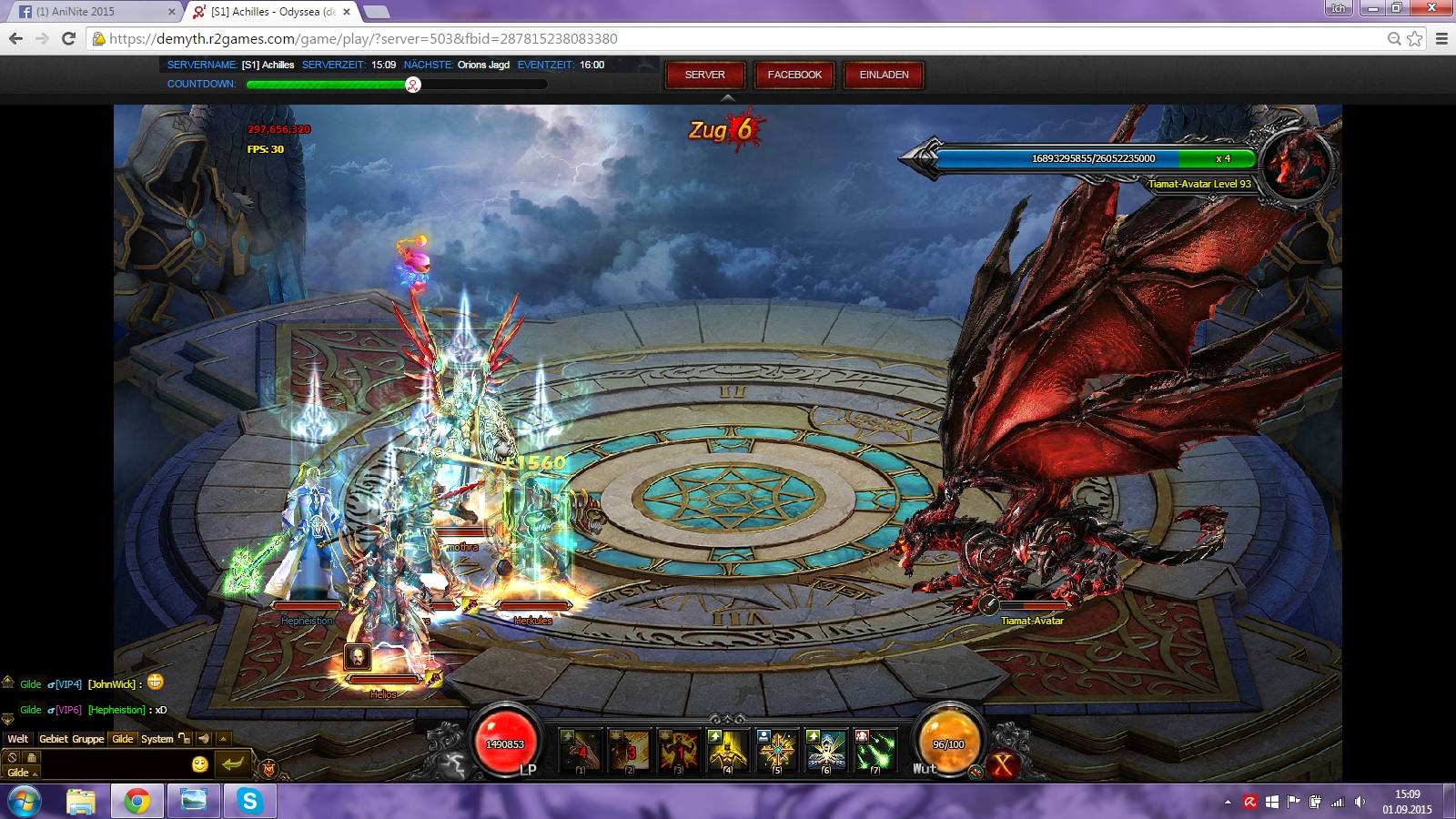This screenshot has width=1456, height=819.
Task: Reload the browser page
Action: [x=68, y=38]
